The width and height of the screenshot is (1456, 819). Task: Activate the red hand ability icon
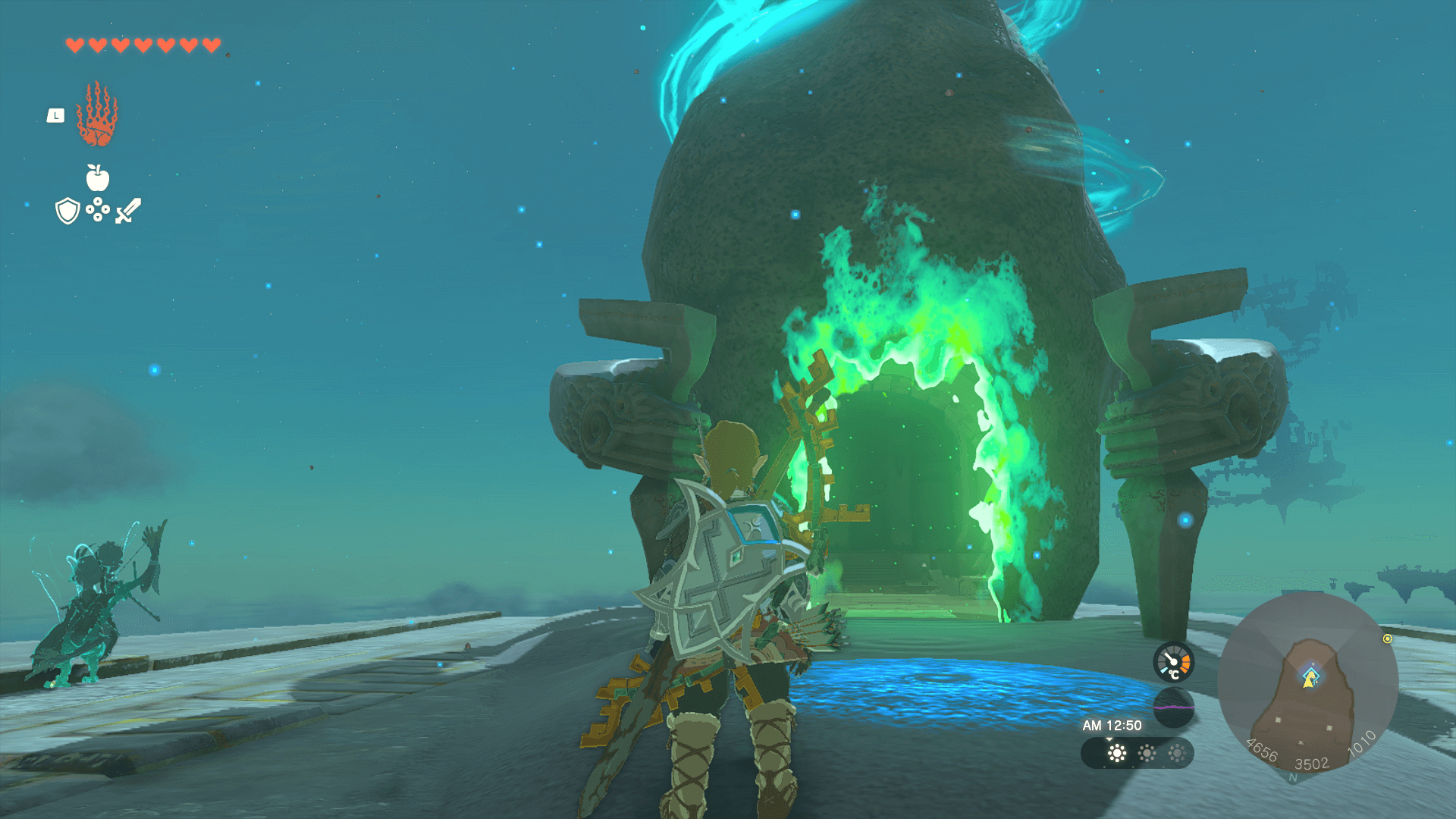(97, 115)
